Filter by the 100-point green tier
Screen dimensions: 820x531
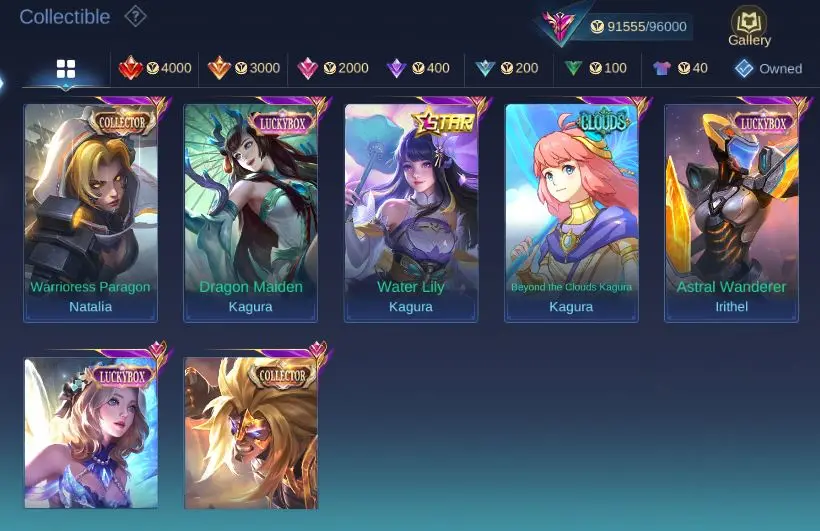click(594, 68)
